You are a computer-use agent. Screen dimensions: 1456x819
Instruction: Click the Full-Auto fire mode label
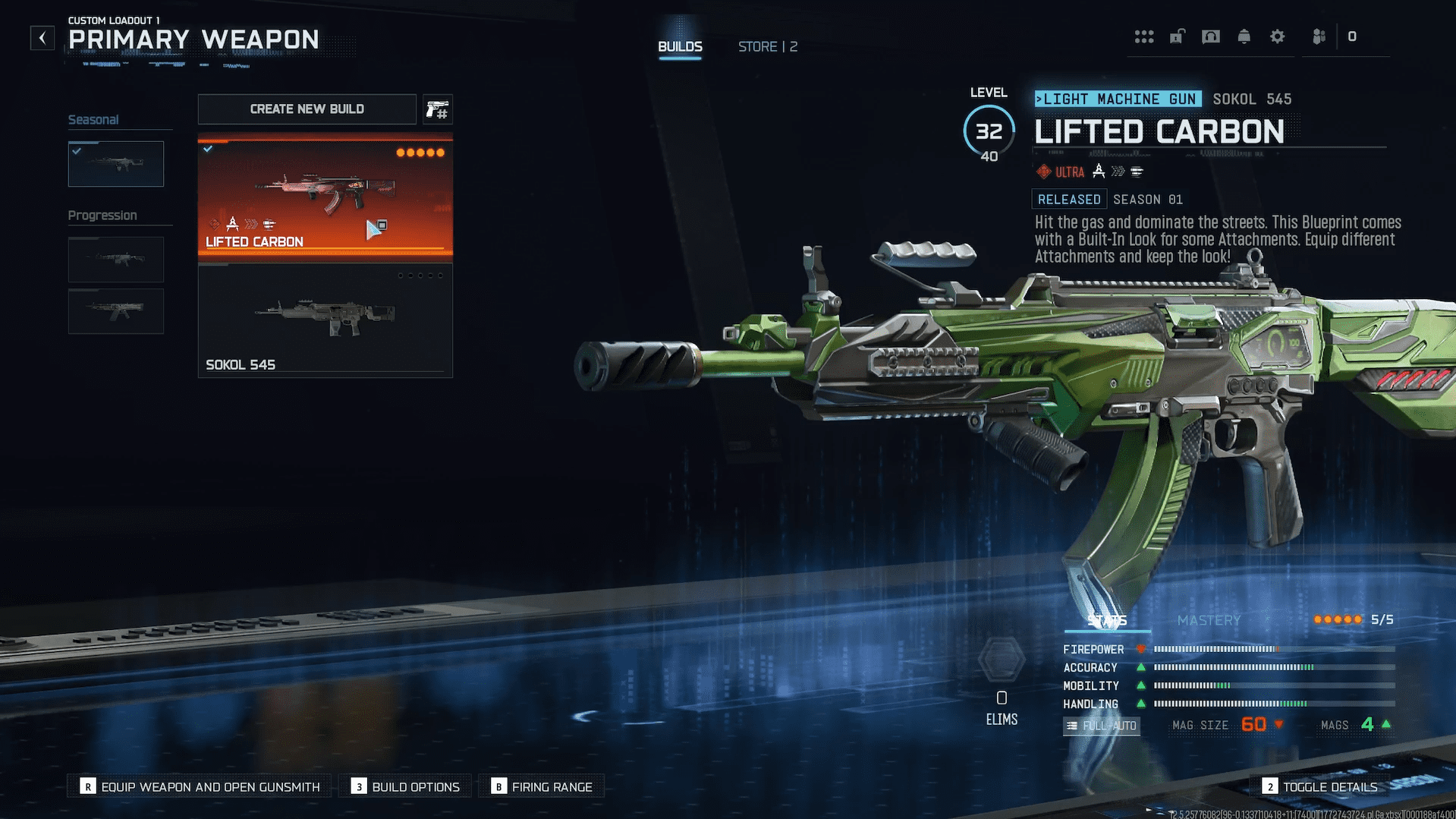[x=1102, y=726]
